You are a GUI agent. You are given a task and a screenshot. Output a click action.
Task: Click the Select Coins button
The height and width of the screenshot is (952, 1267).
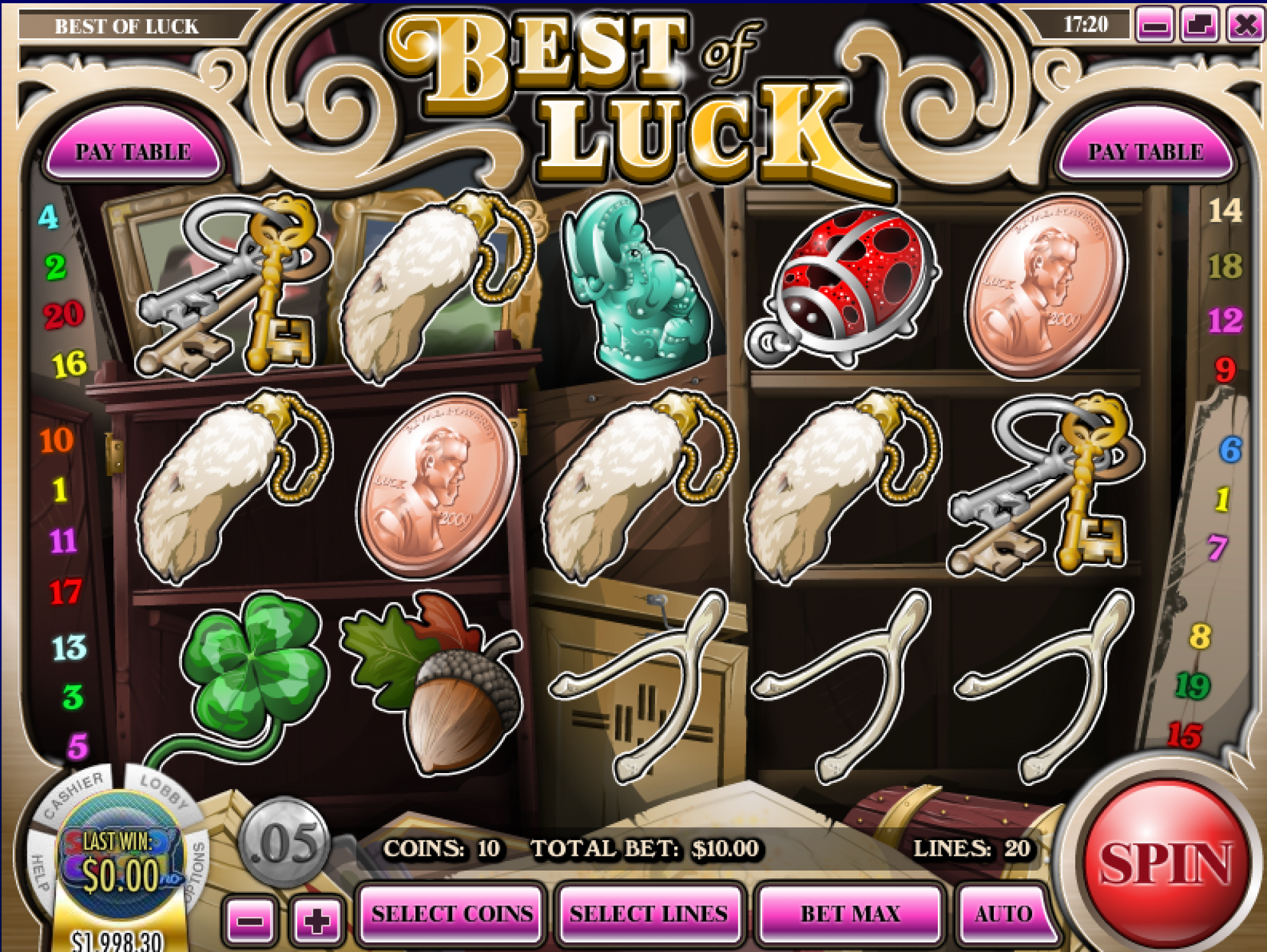[x=452, y=914]
